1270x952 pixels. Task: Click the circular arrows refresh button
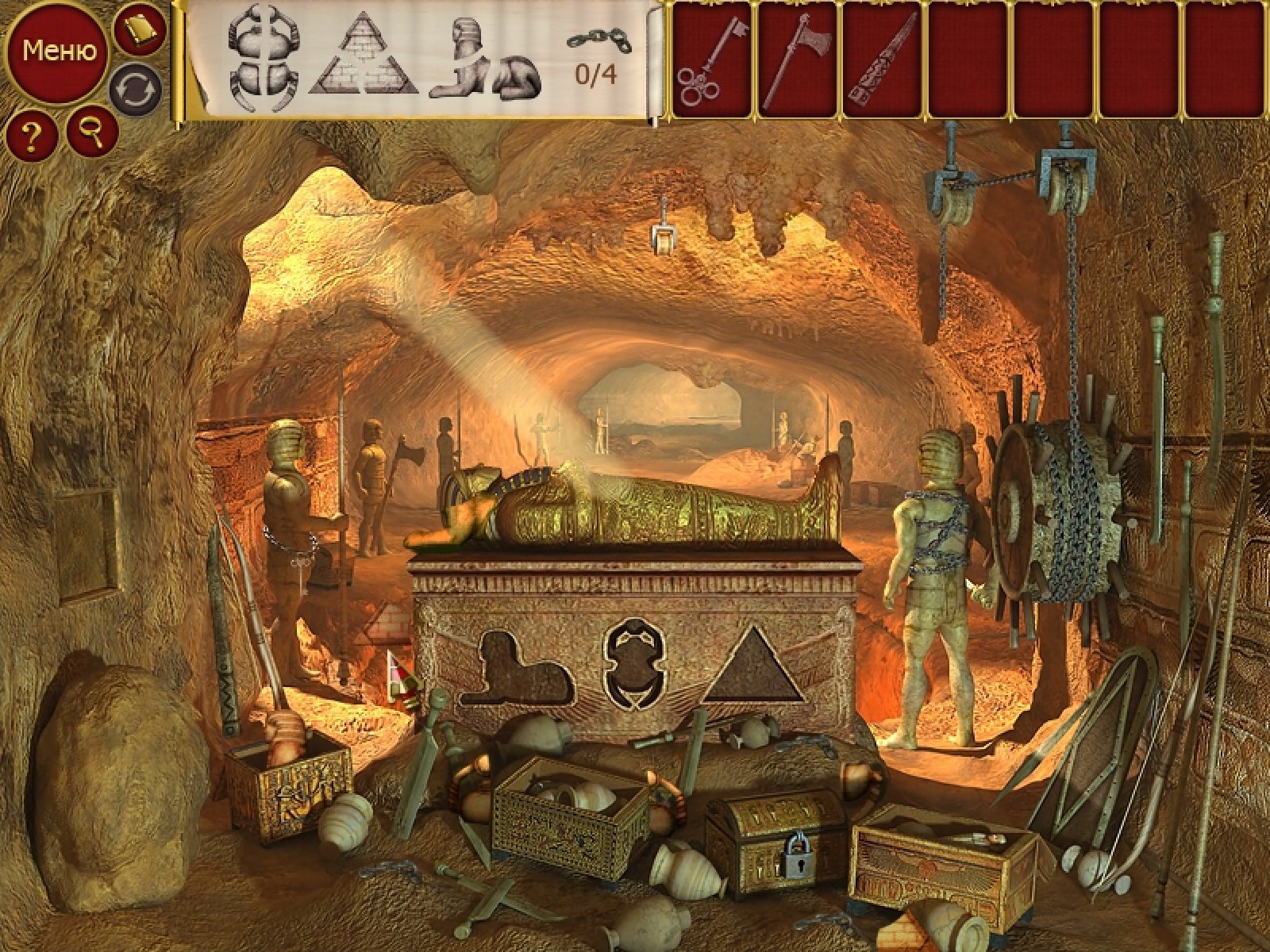pos(136,89)
